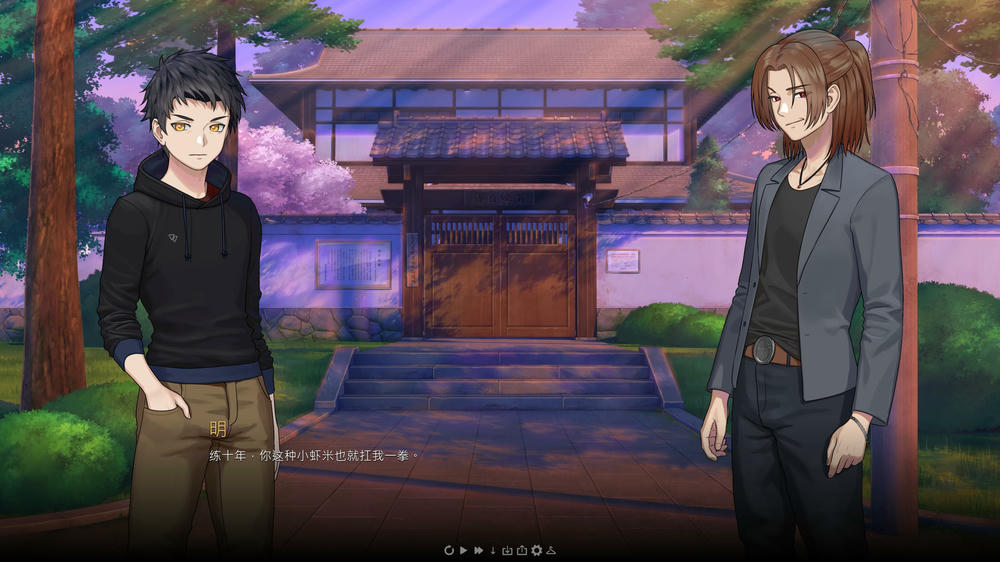Open the load menu tray icon
Image resolution: width=1000 pixels, height=562 pixels.
[521, 550]
